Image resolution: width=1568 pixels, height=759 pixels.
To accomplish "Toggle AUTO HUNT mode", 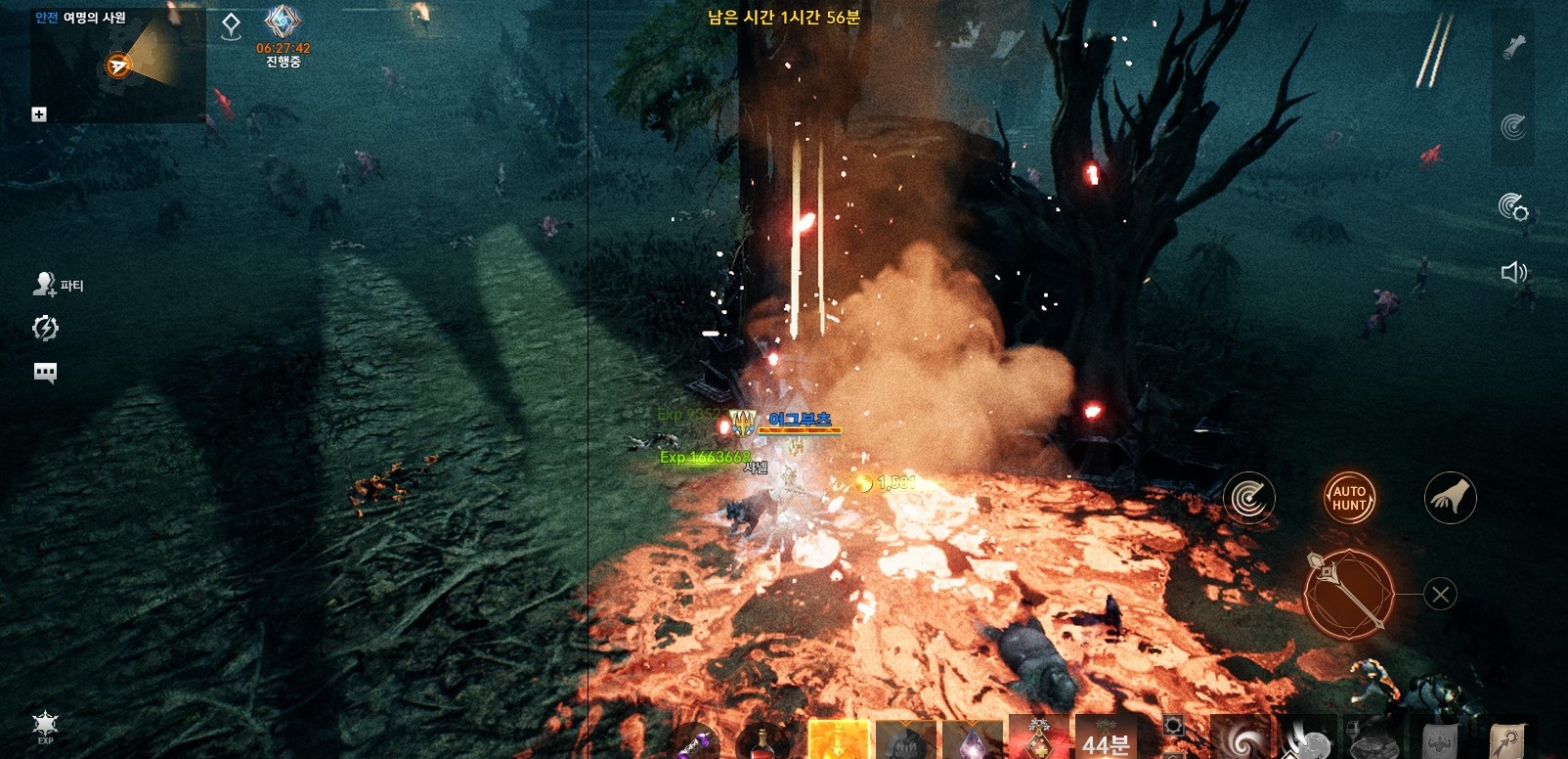I will pos(1350,499).
